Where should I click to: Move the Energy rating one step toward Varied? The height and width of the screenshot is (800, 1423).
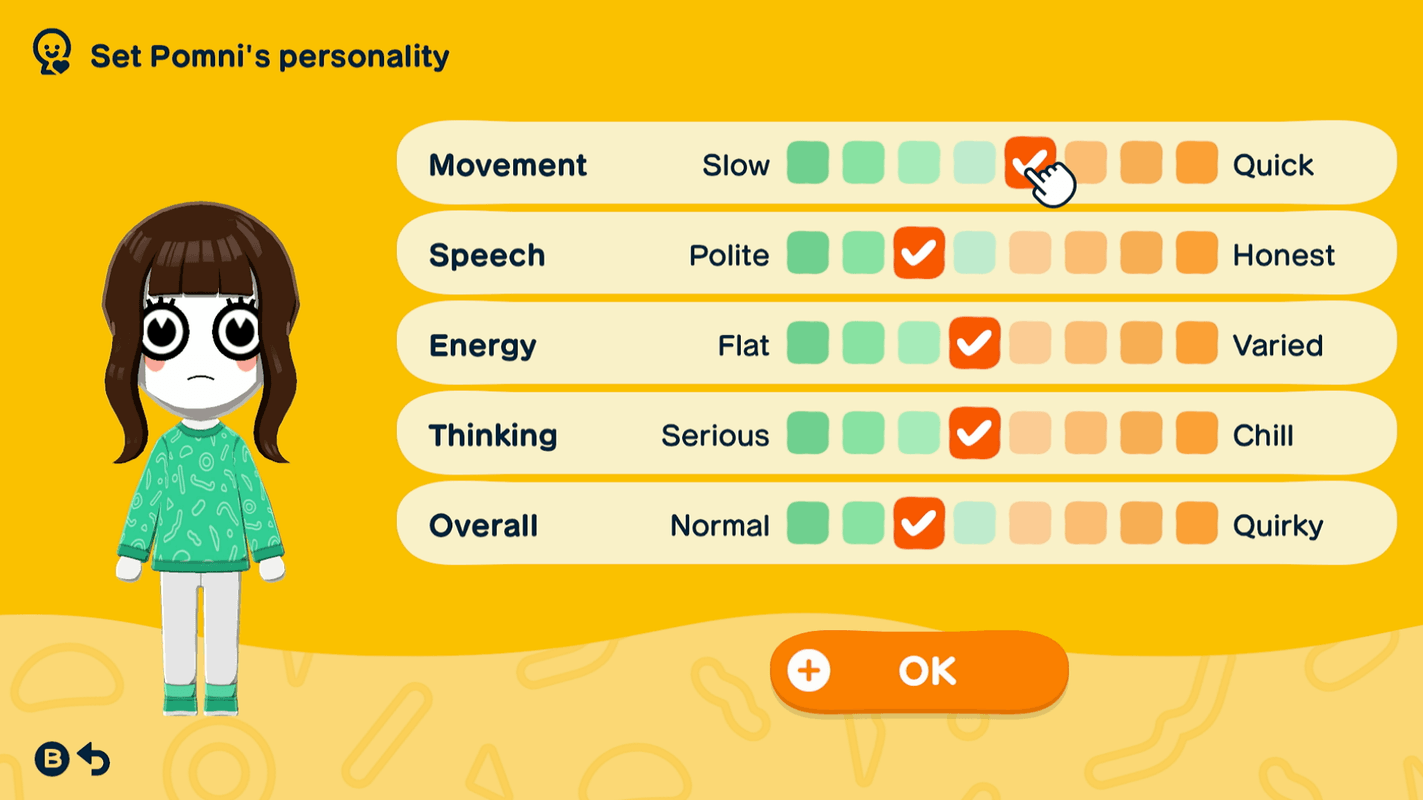[x=1028, y=344]
